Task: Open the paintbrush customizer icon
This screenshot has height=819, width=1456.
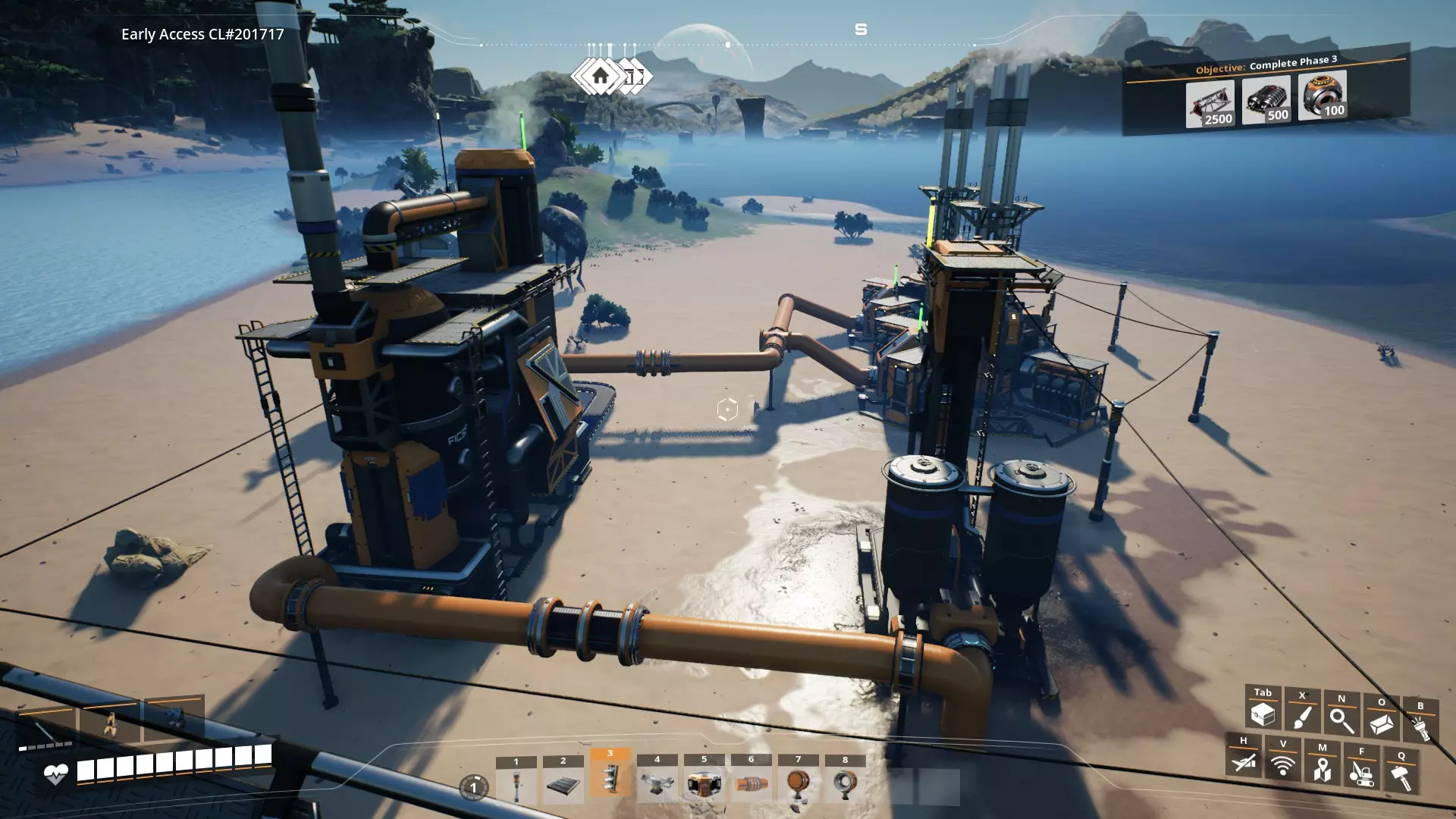Action: [1302, 716]
